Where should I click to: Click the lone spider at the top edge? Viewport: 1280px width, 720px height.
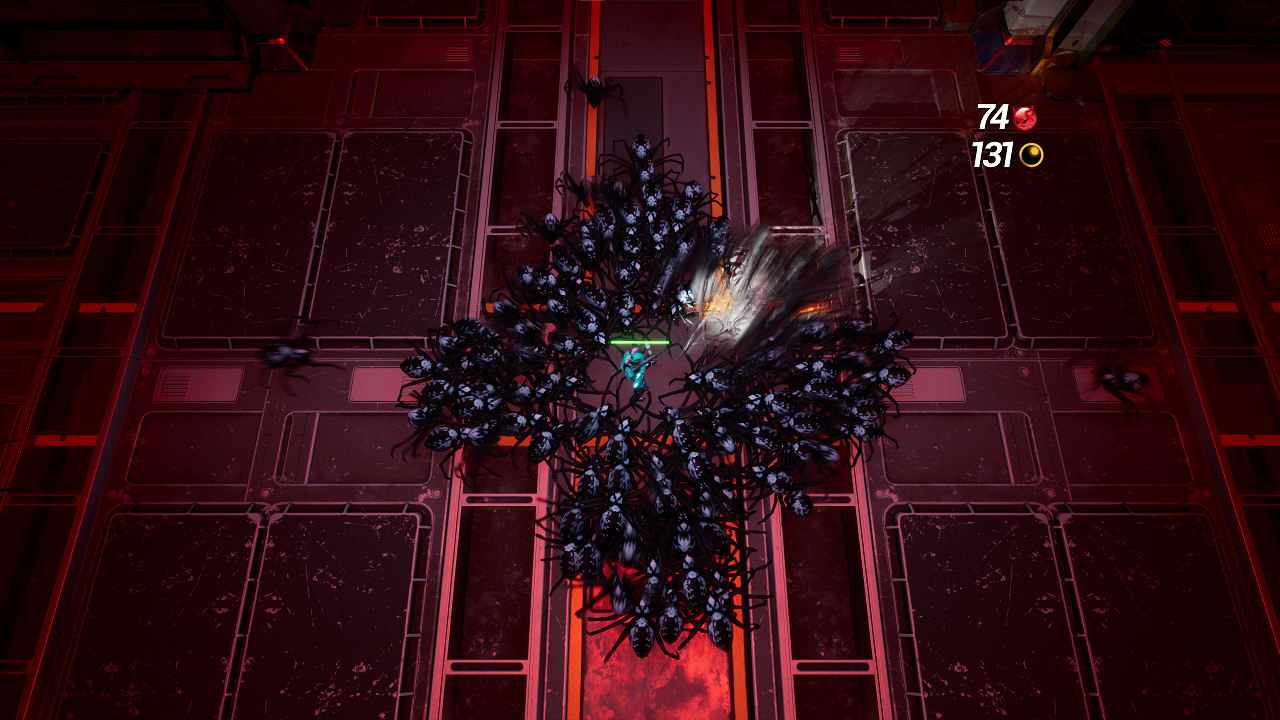(595, 92)
